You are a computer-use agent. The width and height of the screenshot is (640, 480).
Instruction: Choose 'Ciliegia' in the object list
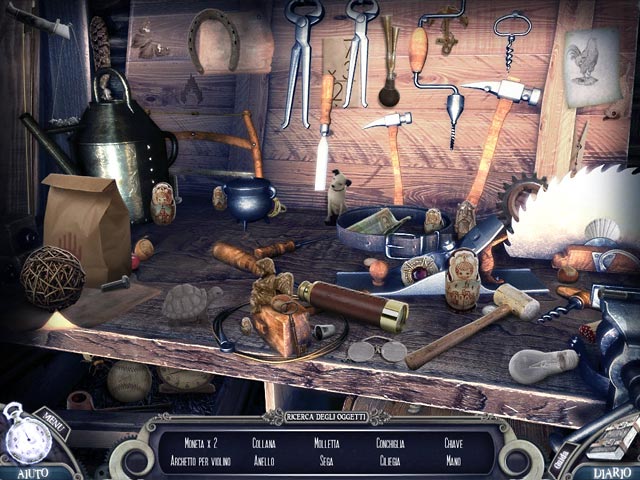pyautogui.click(x=390, y=462)
